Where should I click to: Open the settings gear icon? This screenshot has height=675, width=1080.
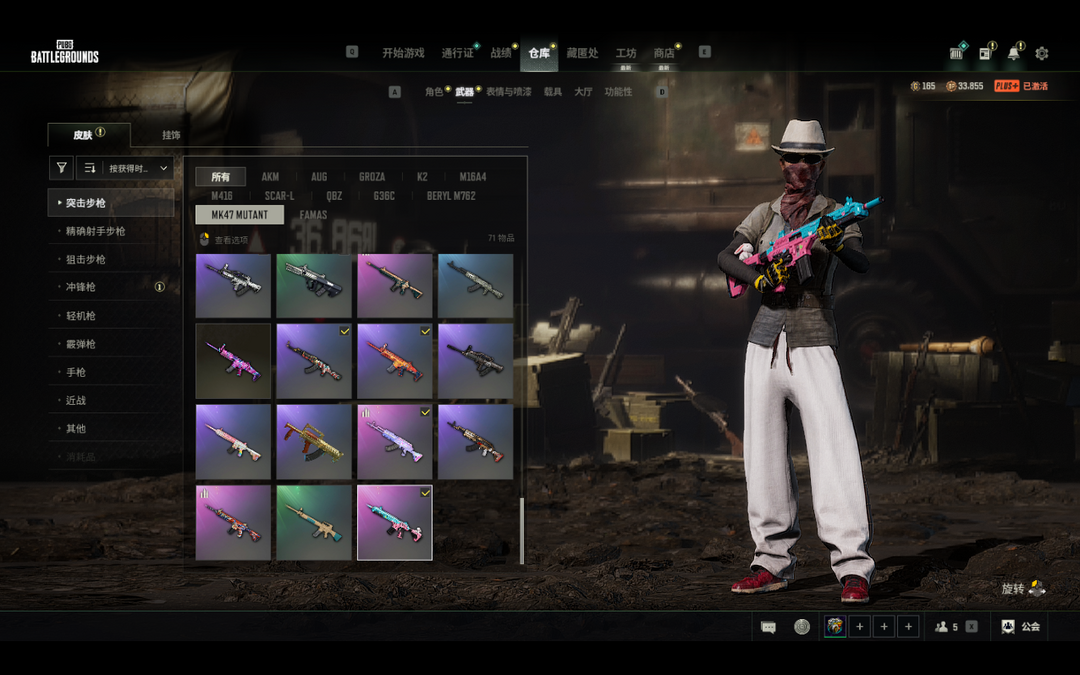click(1042, 53)
